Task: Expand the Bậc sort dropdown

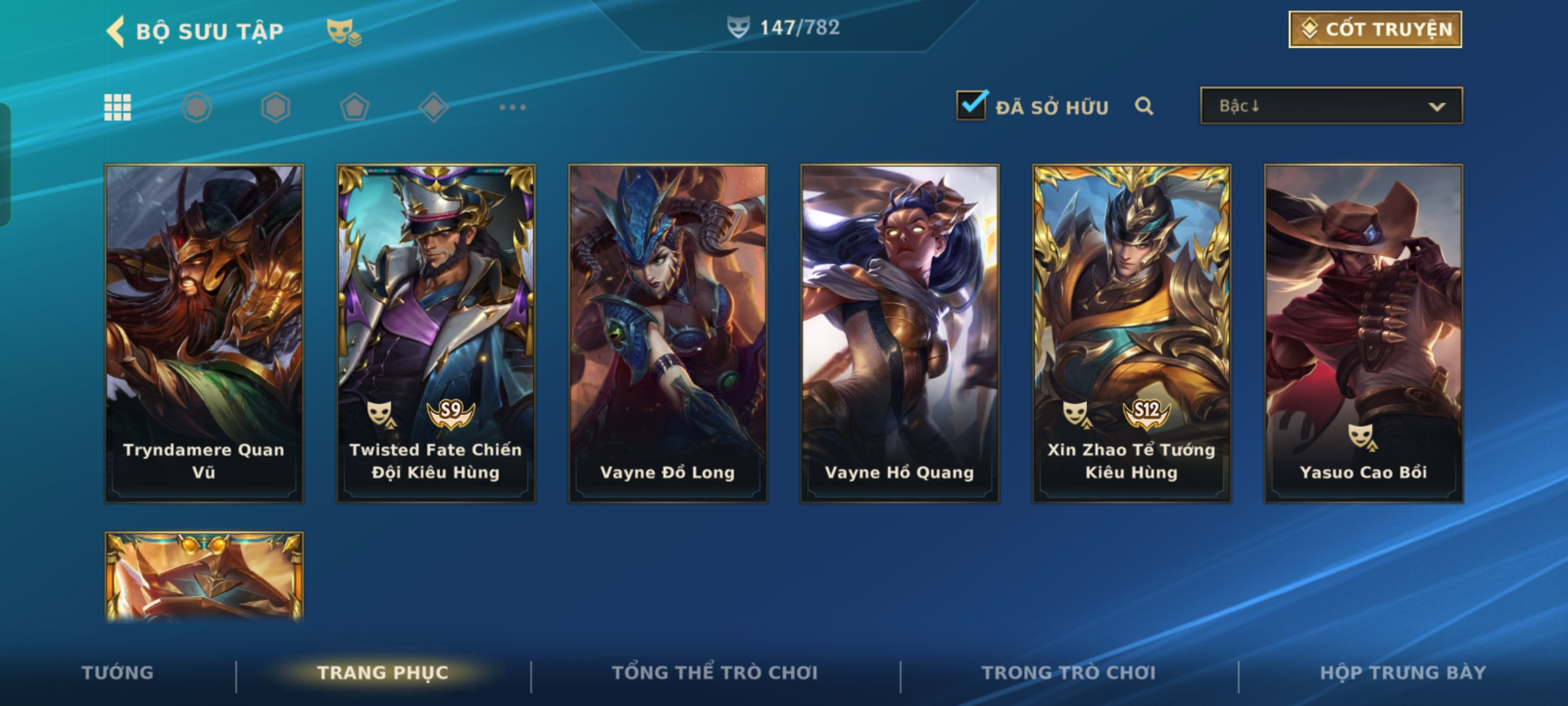Action: tap(1331, 106)
